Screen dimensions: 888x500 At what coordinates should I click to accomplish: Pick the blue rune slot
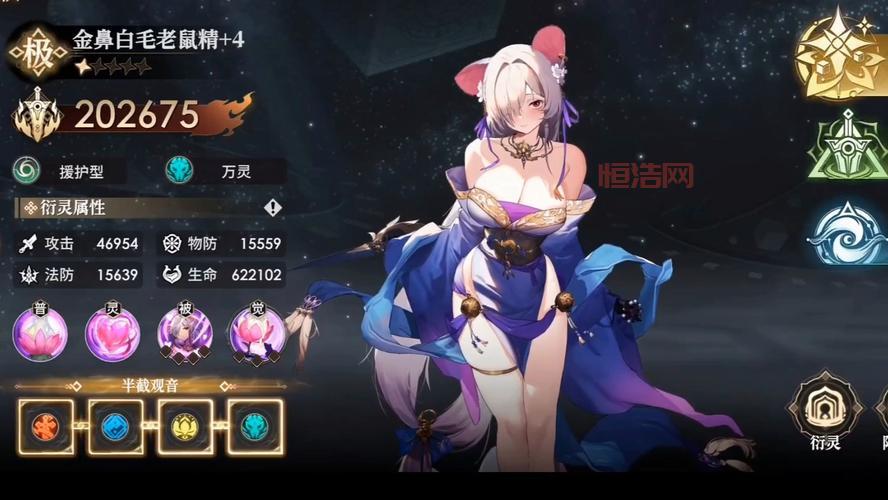coord(115,427)
